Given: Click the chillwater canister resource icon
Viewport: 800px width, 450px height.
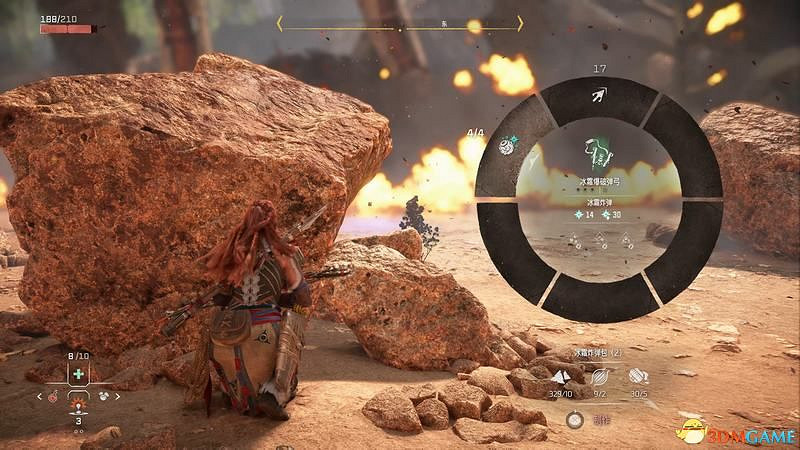Looking at the screenshot, I should (x=637, y=375).
